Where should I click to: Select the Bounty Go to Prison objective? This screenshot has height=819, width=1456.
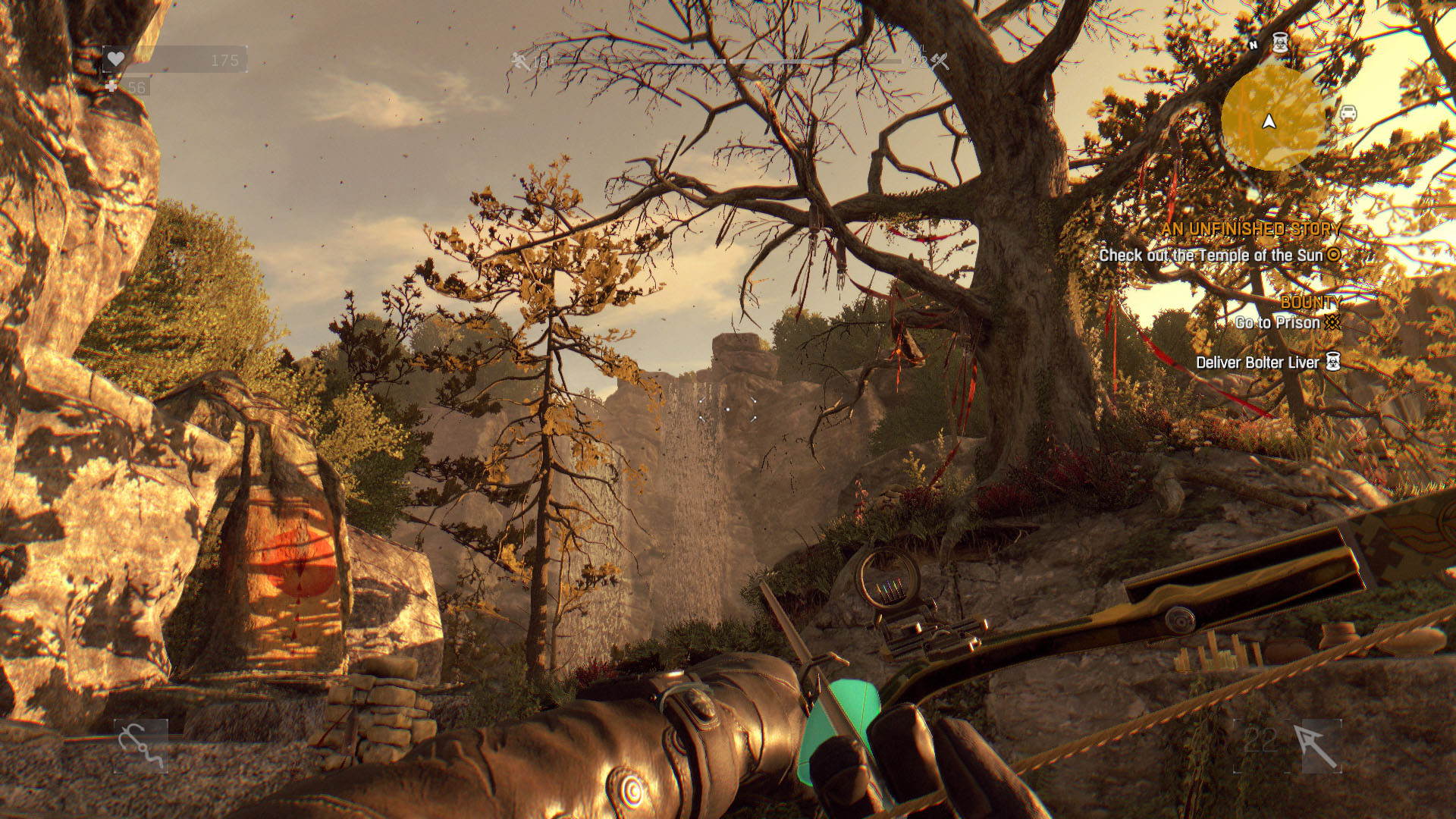tap(1279, 322)
